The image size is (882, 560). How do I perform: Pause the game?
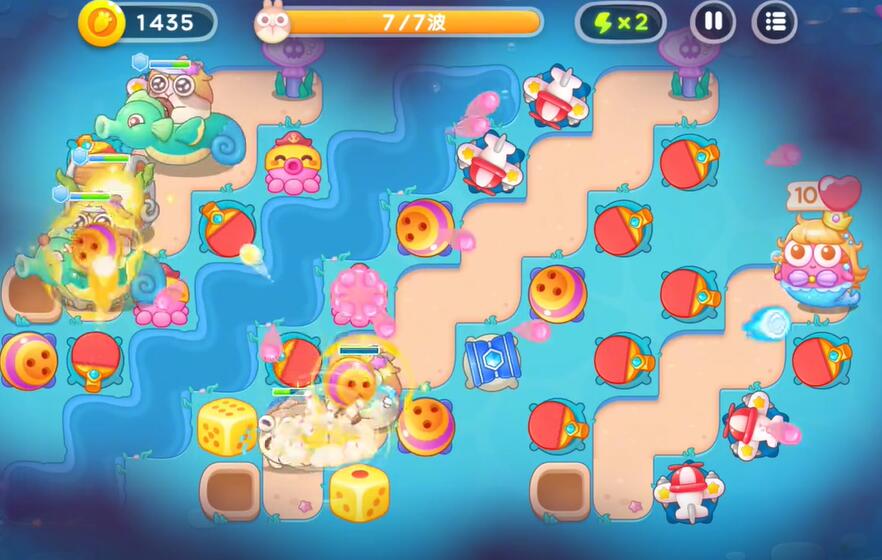point(713,21)
